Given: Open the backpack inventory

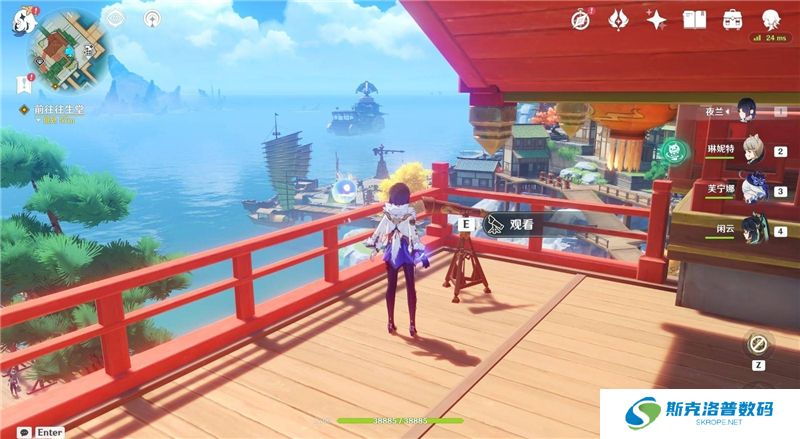Looking at the screenshot, I should (x=732, y=19).
